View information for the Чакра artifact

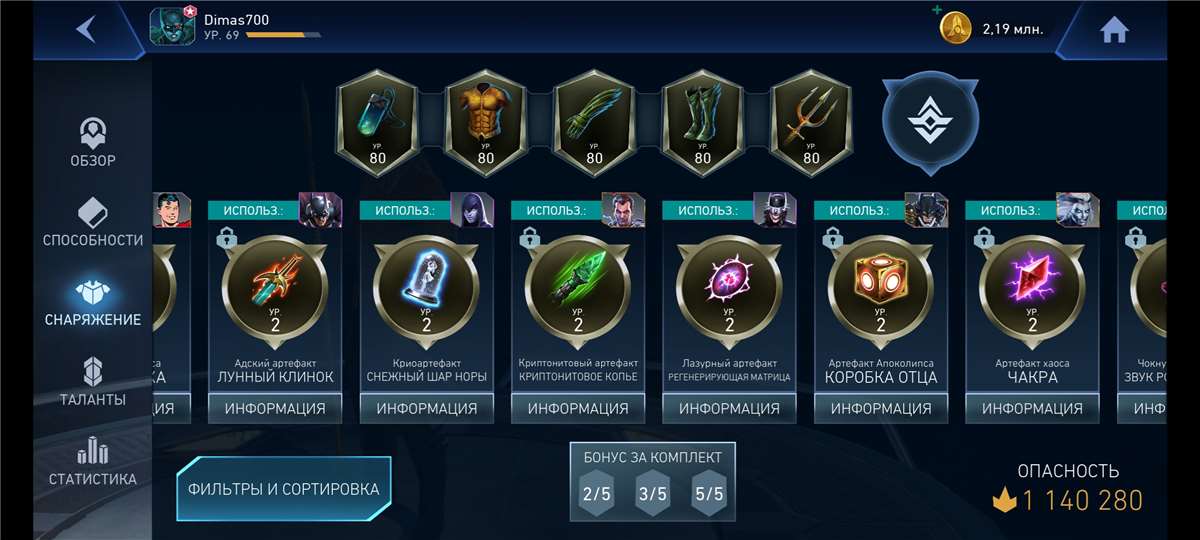click(x=1032, y=408)
